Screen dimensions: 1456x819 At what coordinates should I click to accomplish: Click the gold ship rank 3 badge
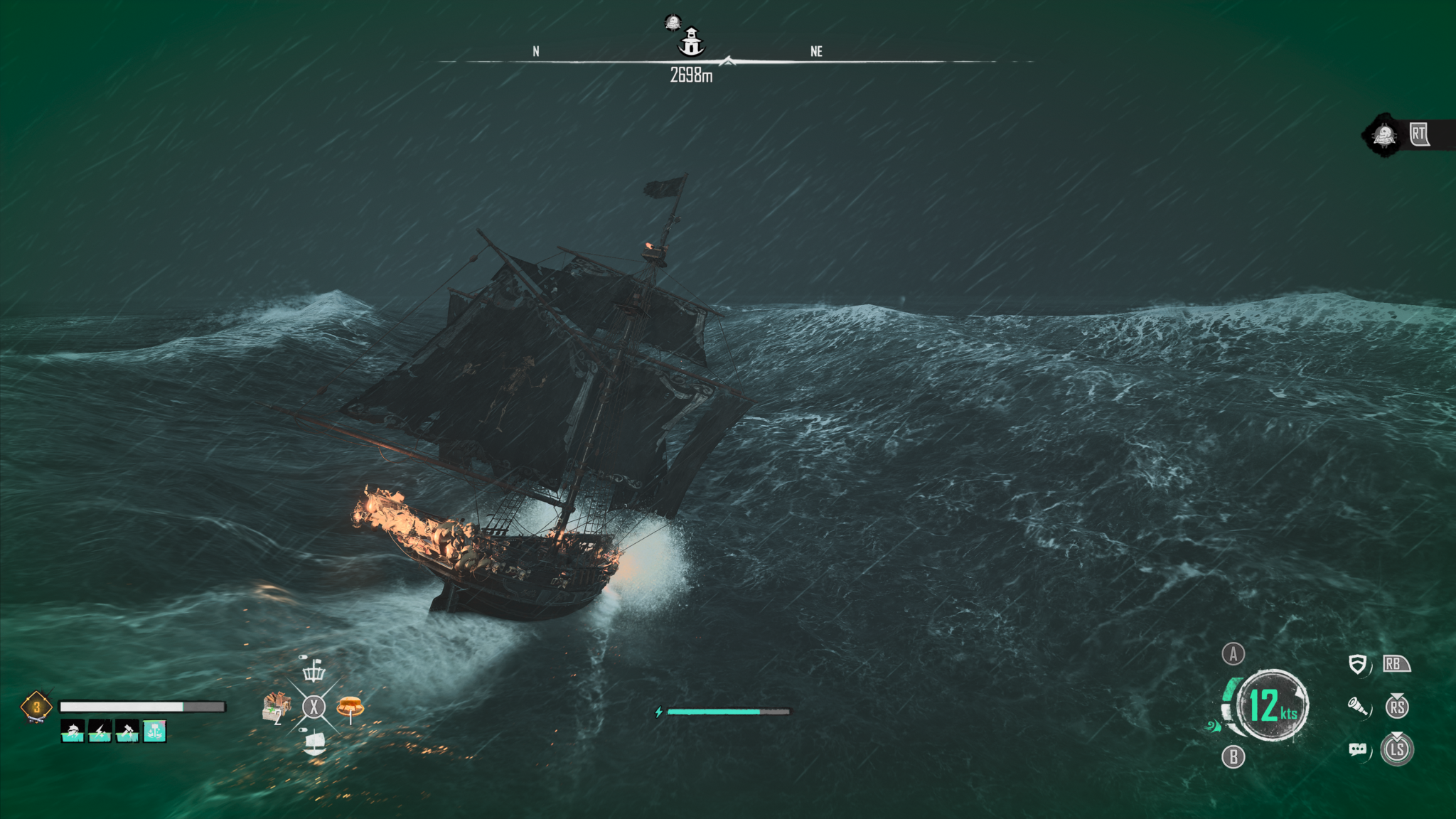coord(36,707)
